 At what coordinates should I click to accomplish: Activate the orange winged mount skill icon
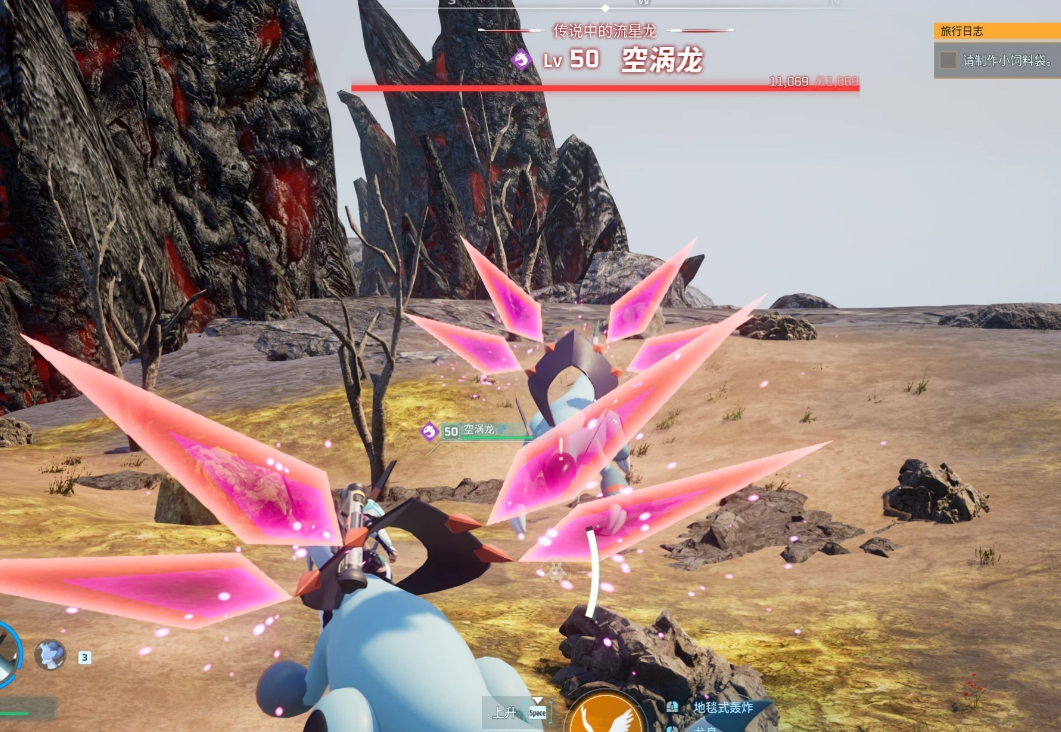coord(607,716)
